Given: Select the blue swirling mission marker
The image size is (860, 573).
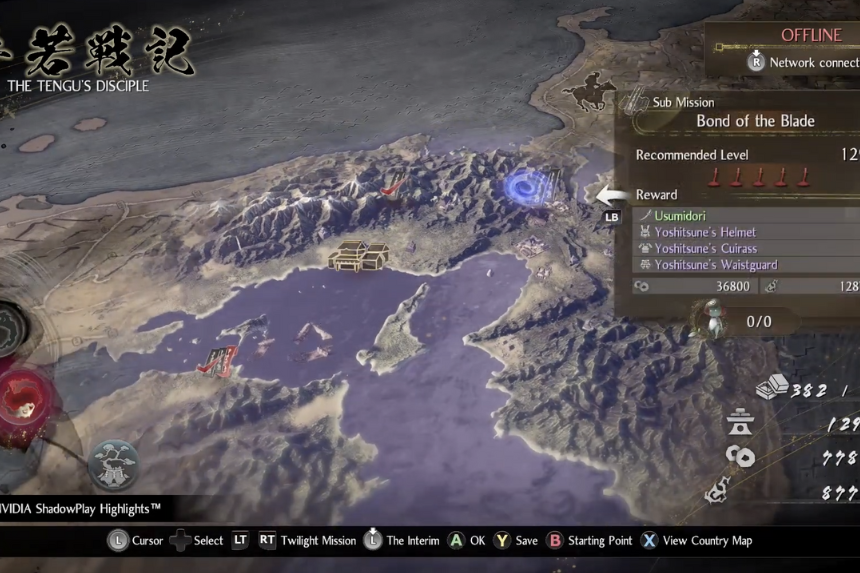Looking at the screenshot, I should coord(526,187).
